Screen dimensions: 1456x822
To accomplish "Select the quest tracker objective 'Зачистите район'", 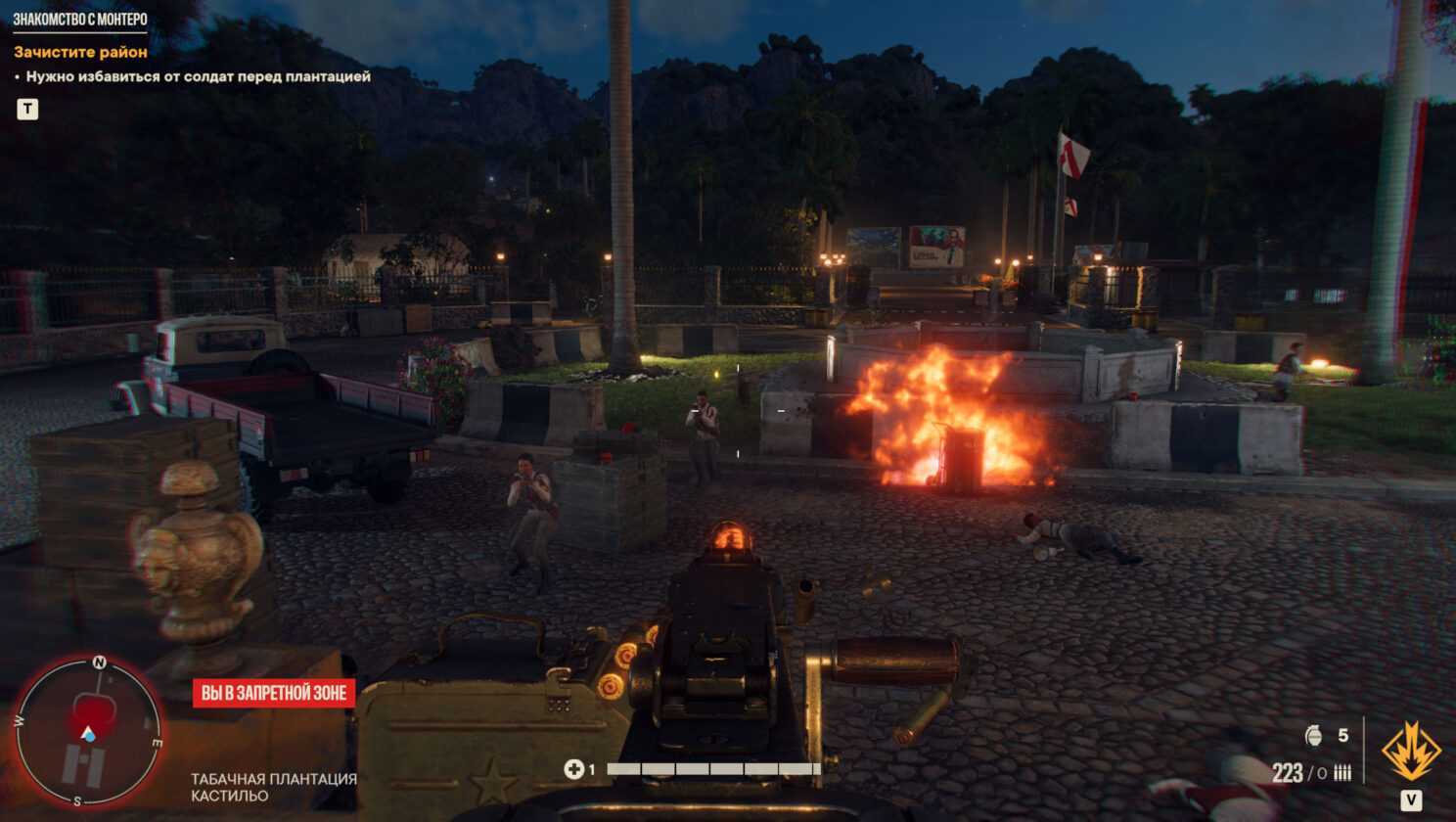I will 80,52.
